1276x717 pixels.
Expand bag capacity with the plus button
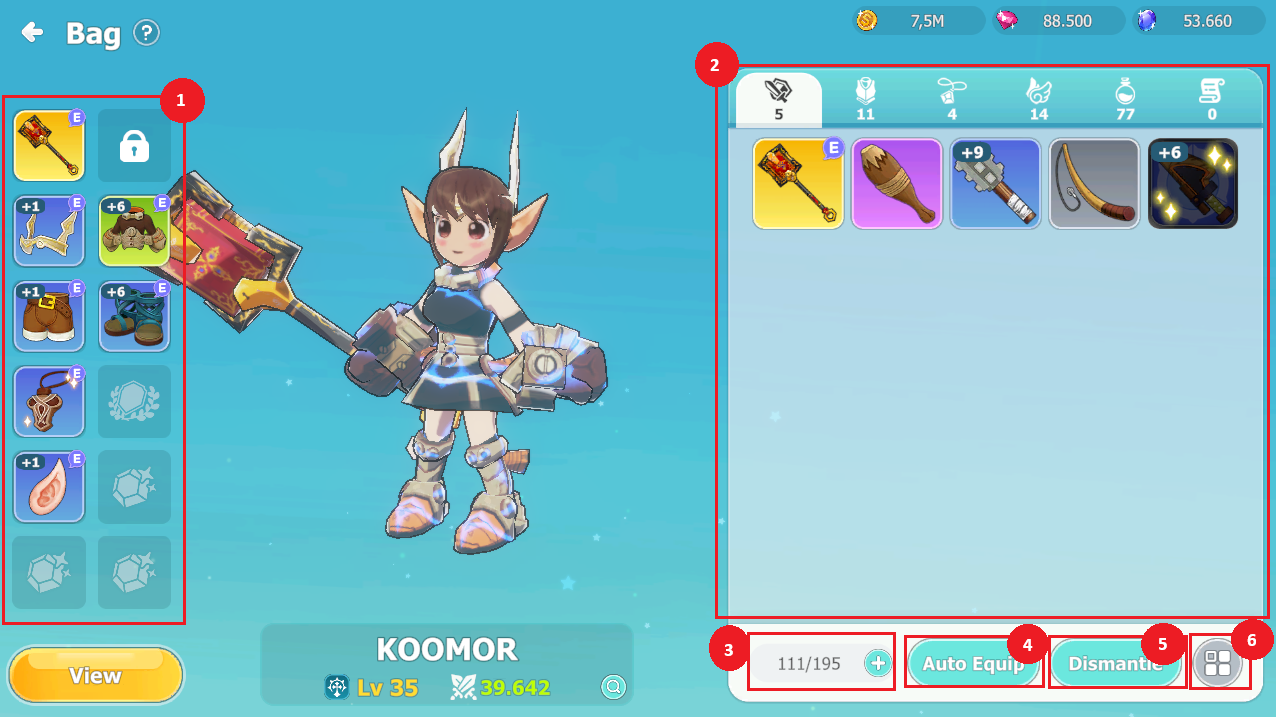[x=878, y=663]
